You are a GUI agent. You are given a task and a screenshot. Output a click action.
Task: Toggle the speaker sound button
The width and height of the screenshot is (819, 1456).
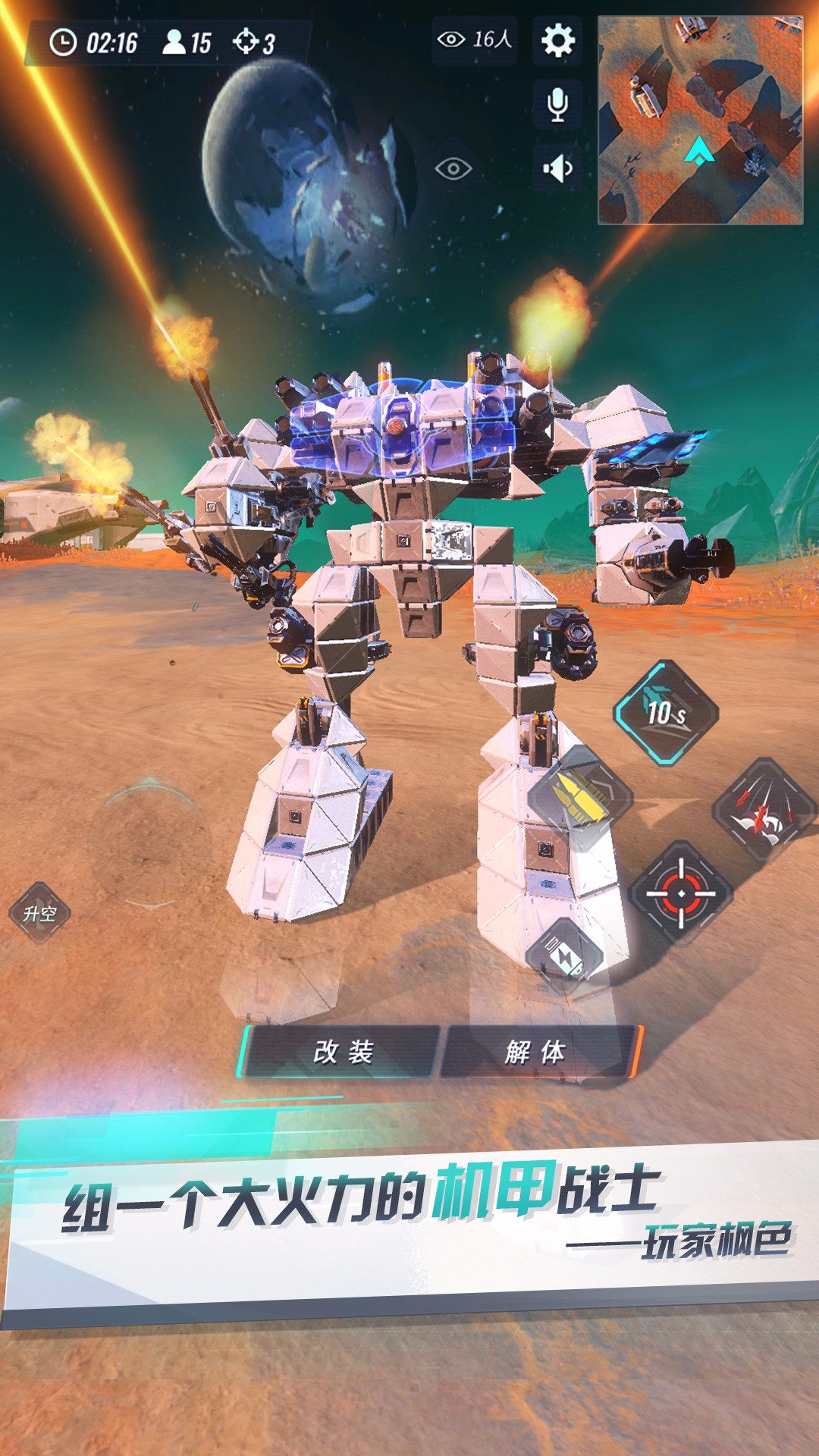point(557,168)
